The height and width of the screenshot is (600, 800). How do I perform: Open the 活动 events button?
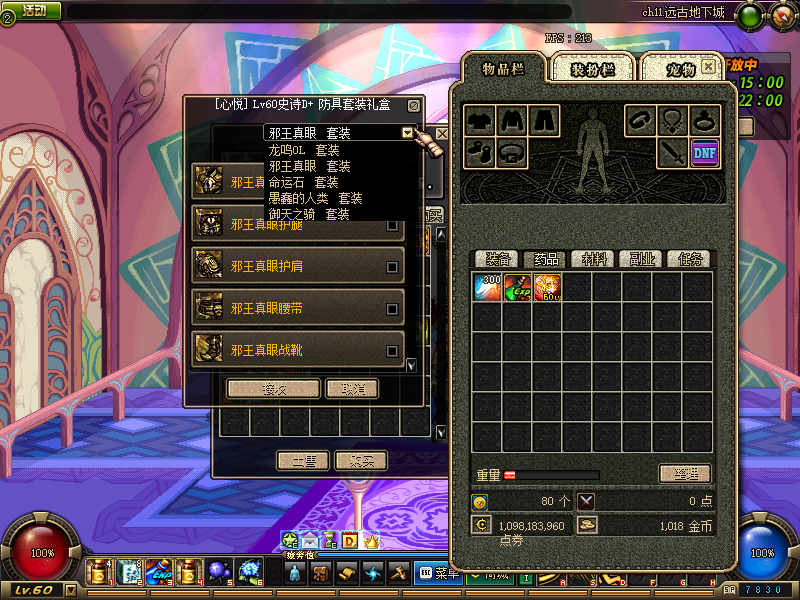pyautogui.click(x=32, y=10)
